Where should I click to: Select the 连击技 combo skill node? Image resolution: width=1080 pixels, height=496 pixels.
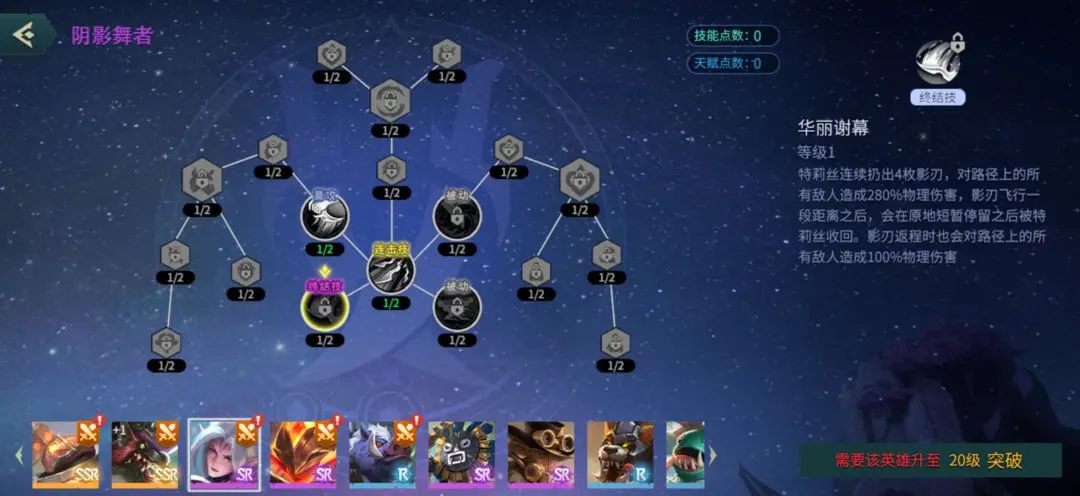(391, 267)
